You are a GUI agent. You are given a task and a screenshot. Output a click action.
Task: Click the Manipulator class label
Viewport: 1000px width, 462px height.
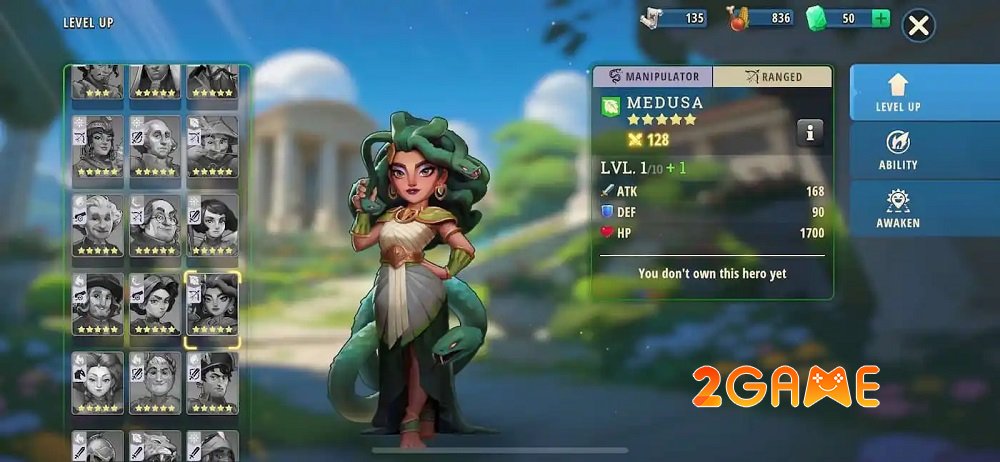tap(652, 77)
